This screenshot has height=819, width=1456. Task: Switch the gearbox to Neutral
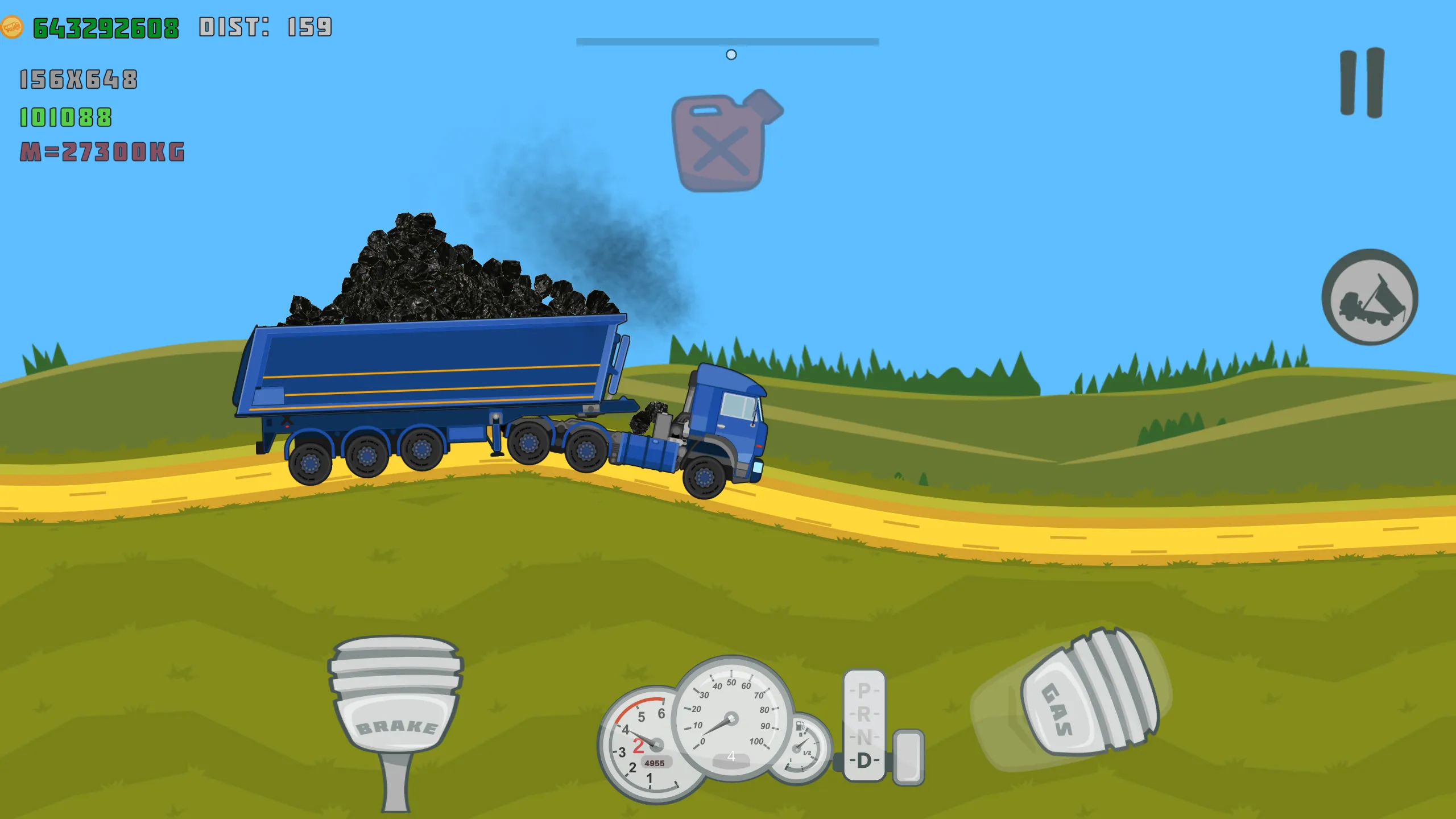point(864,737)
